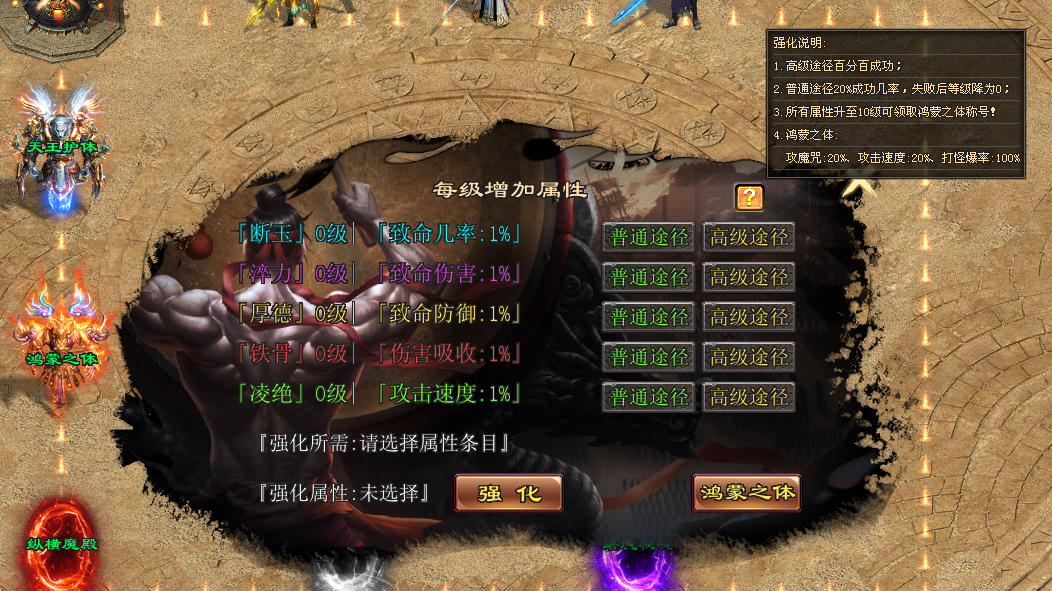The height and width of the screenshot is (591, 1052).
Task: Open the 鸿蒙之体 title button
Action: pyautogui.click(x=746, y=493)
